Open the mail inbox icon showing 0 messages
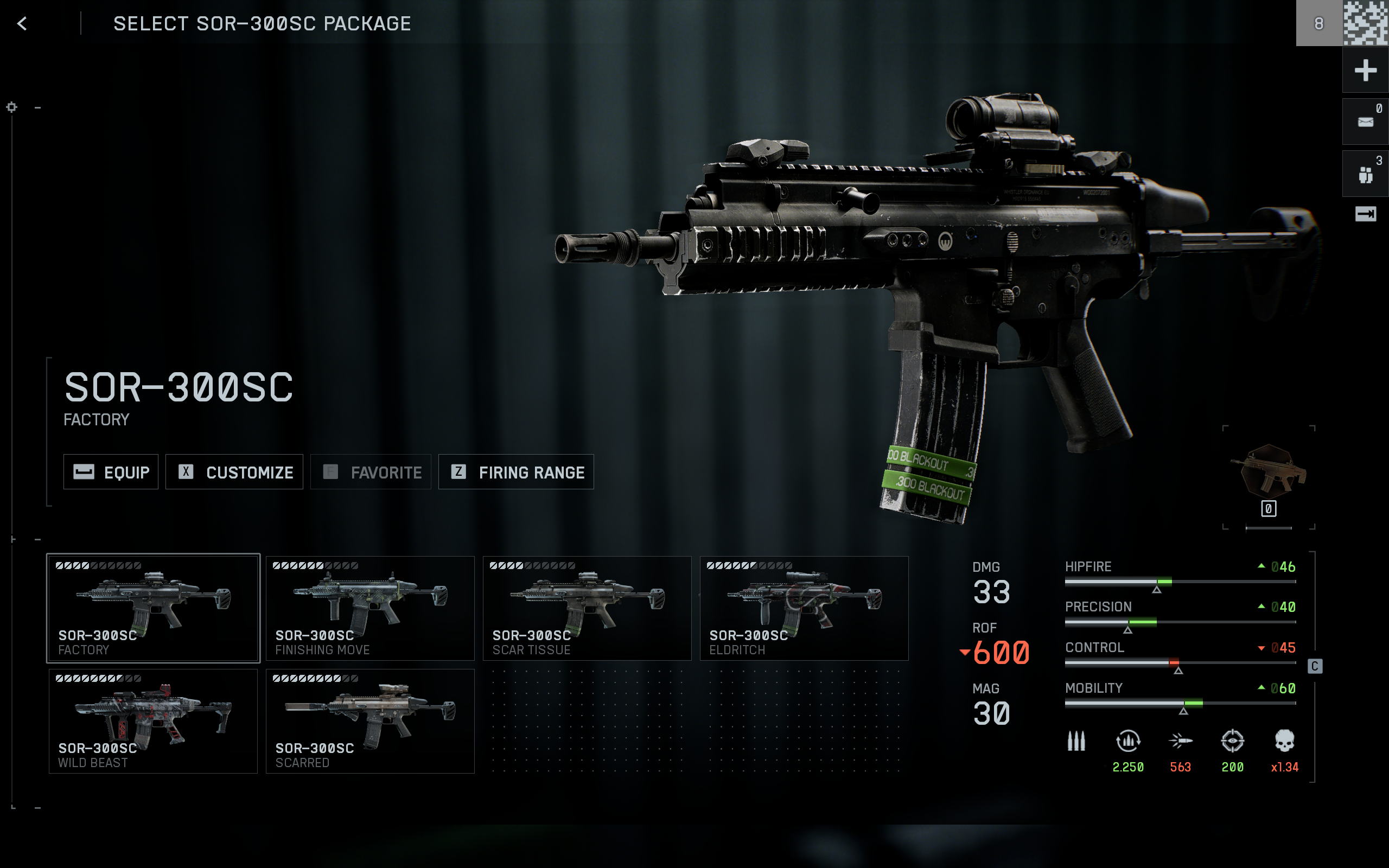Image resolution: width=1389 pixels, height=868 pixels. 1366,120
